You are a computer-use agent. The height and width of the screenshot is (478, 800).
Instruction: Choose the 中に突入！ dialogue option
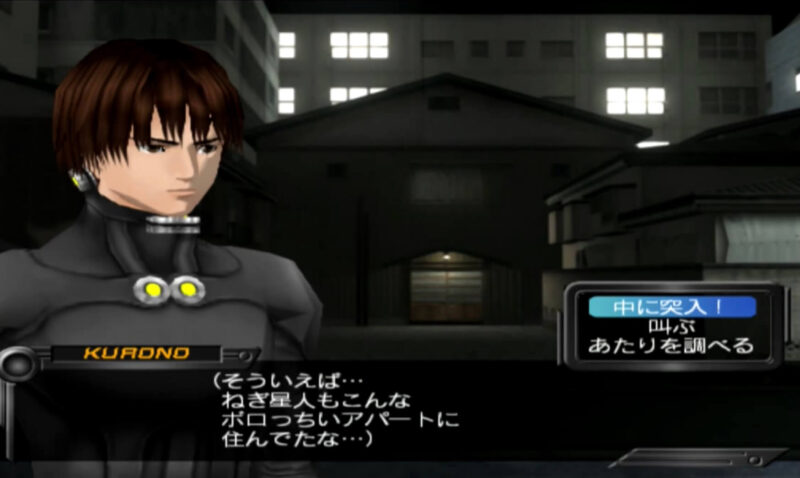(671, 306)
